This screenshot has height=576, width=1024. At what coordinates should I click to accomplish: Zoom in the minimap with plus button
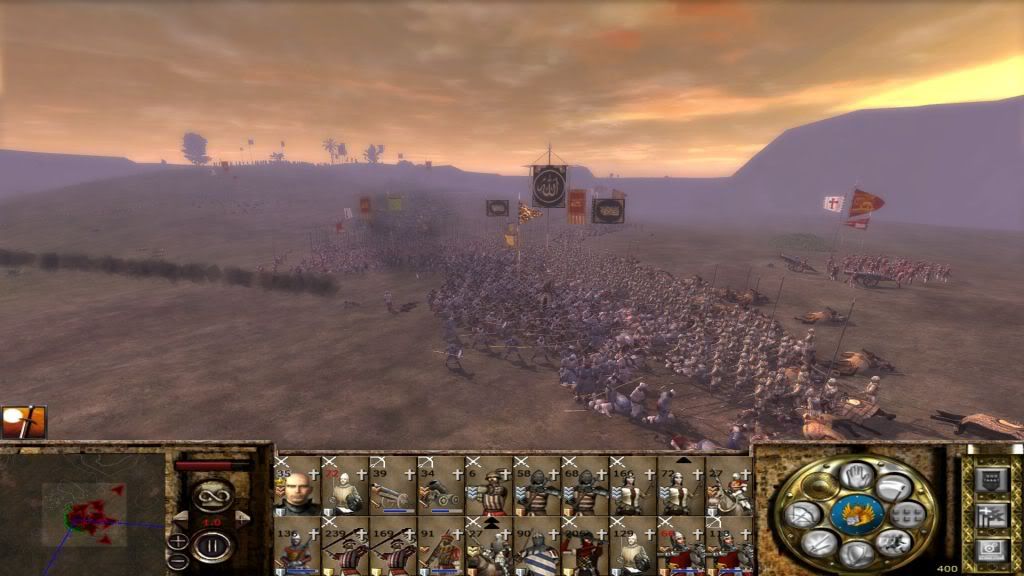pos(177,541)
